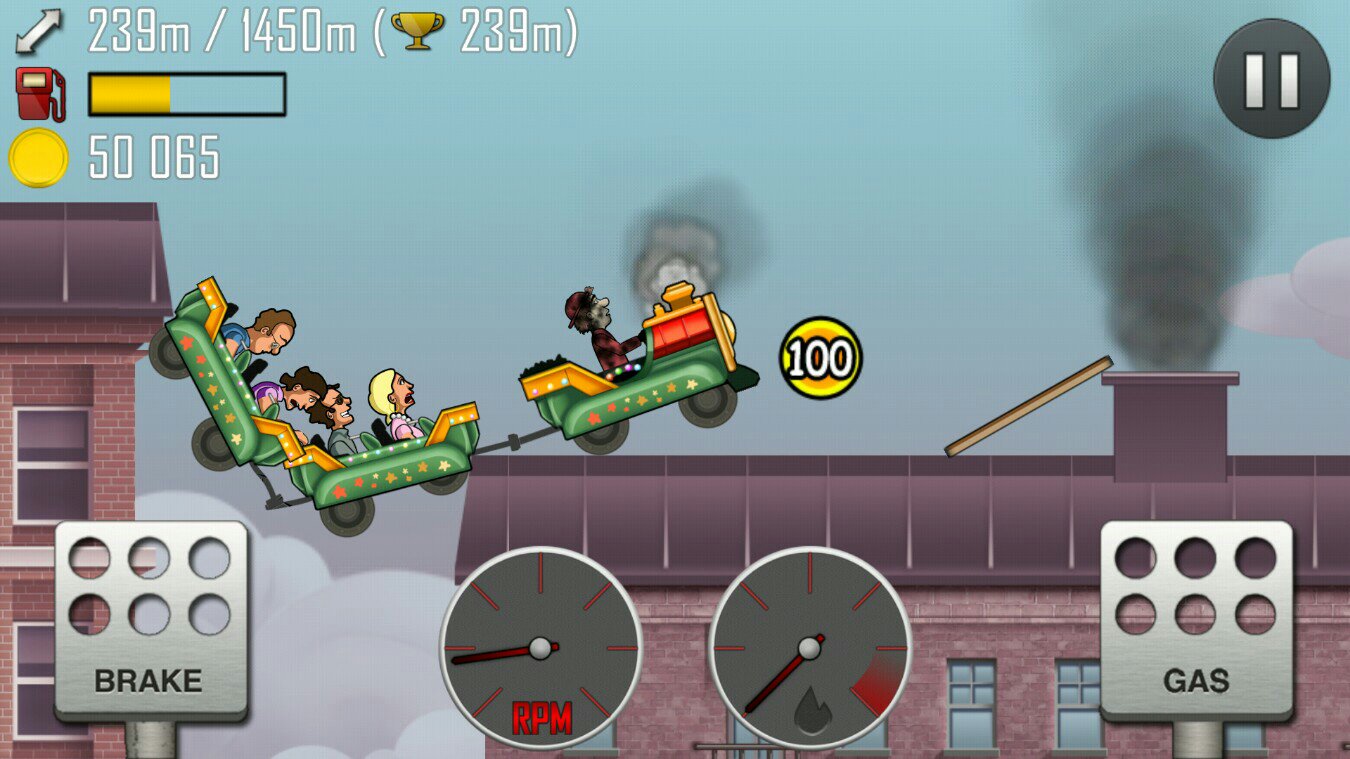1350x759 pixels.
Task: Pause the game with the pause button
Action: pos(1271,79)
